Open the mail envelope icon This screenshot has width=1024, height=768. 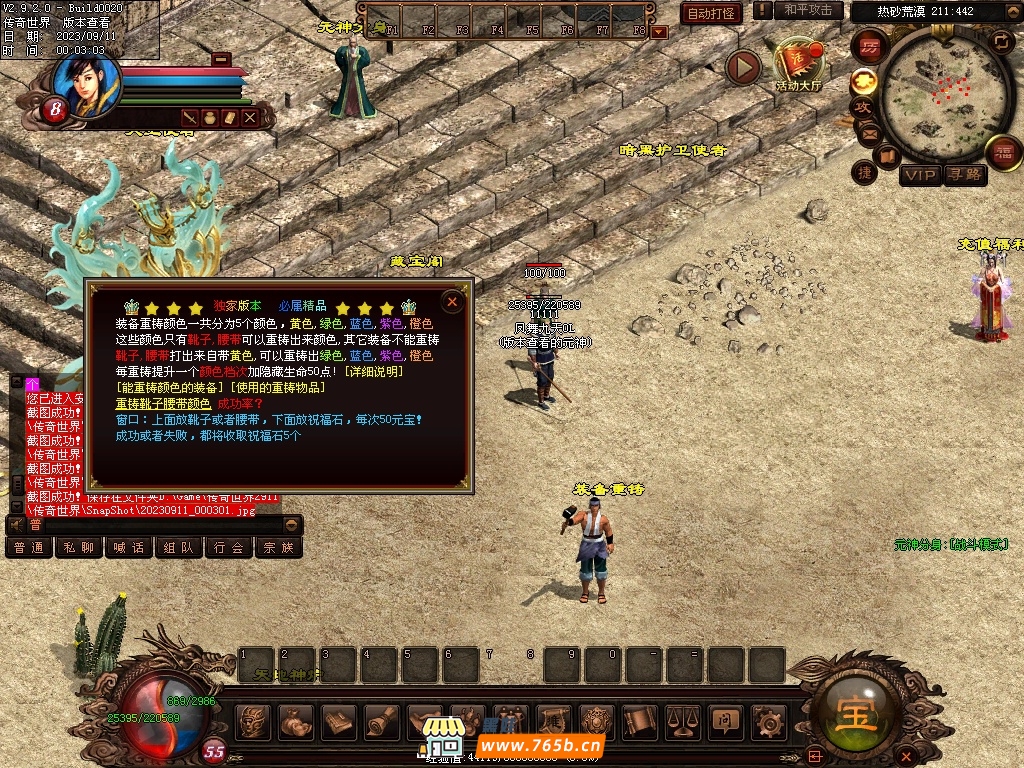click(x=868, y=132)
